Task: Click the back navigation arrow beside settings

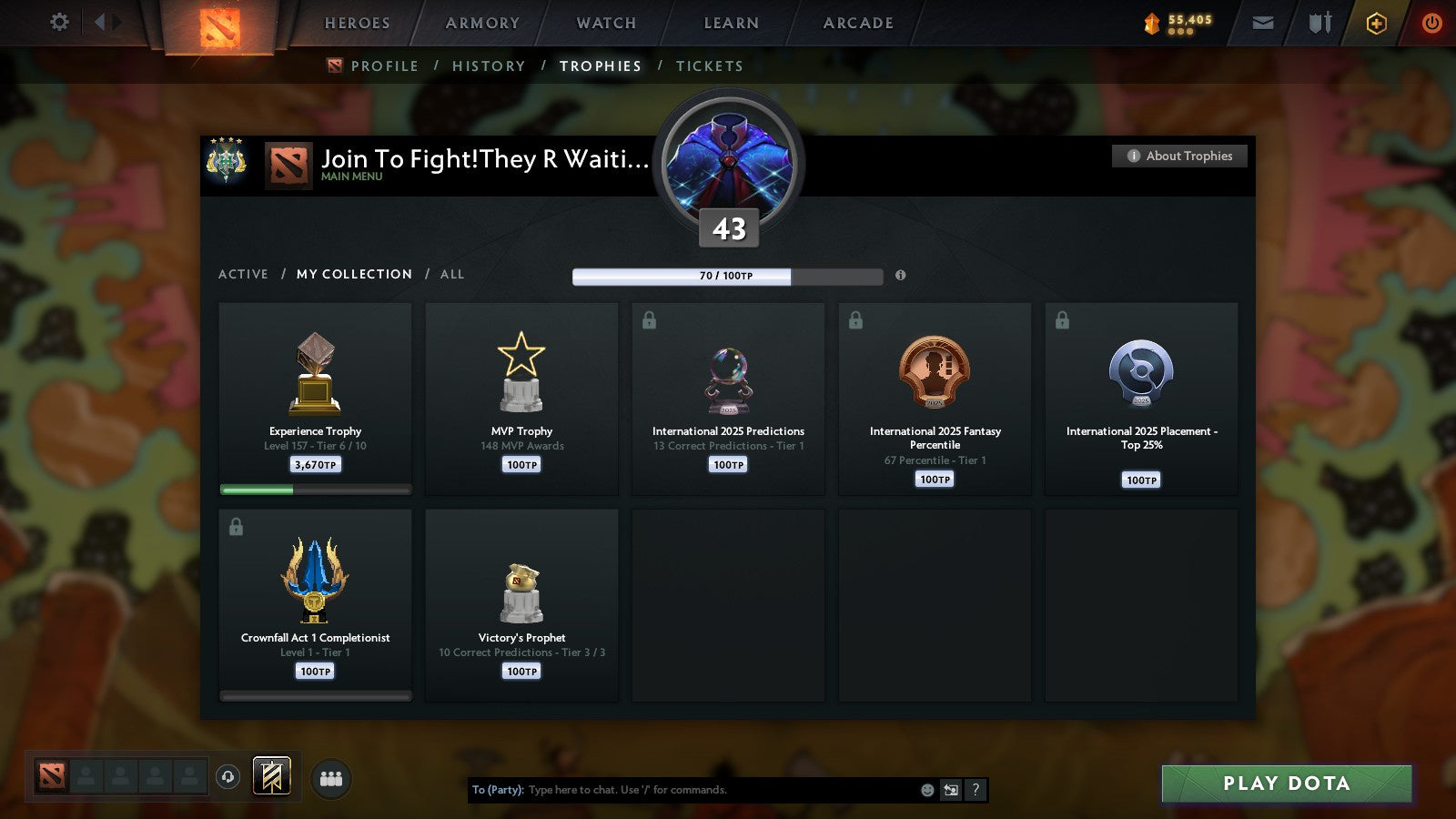Action: pyautogui.click(x=103, y=20)
